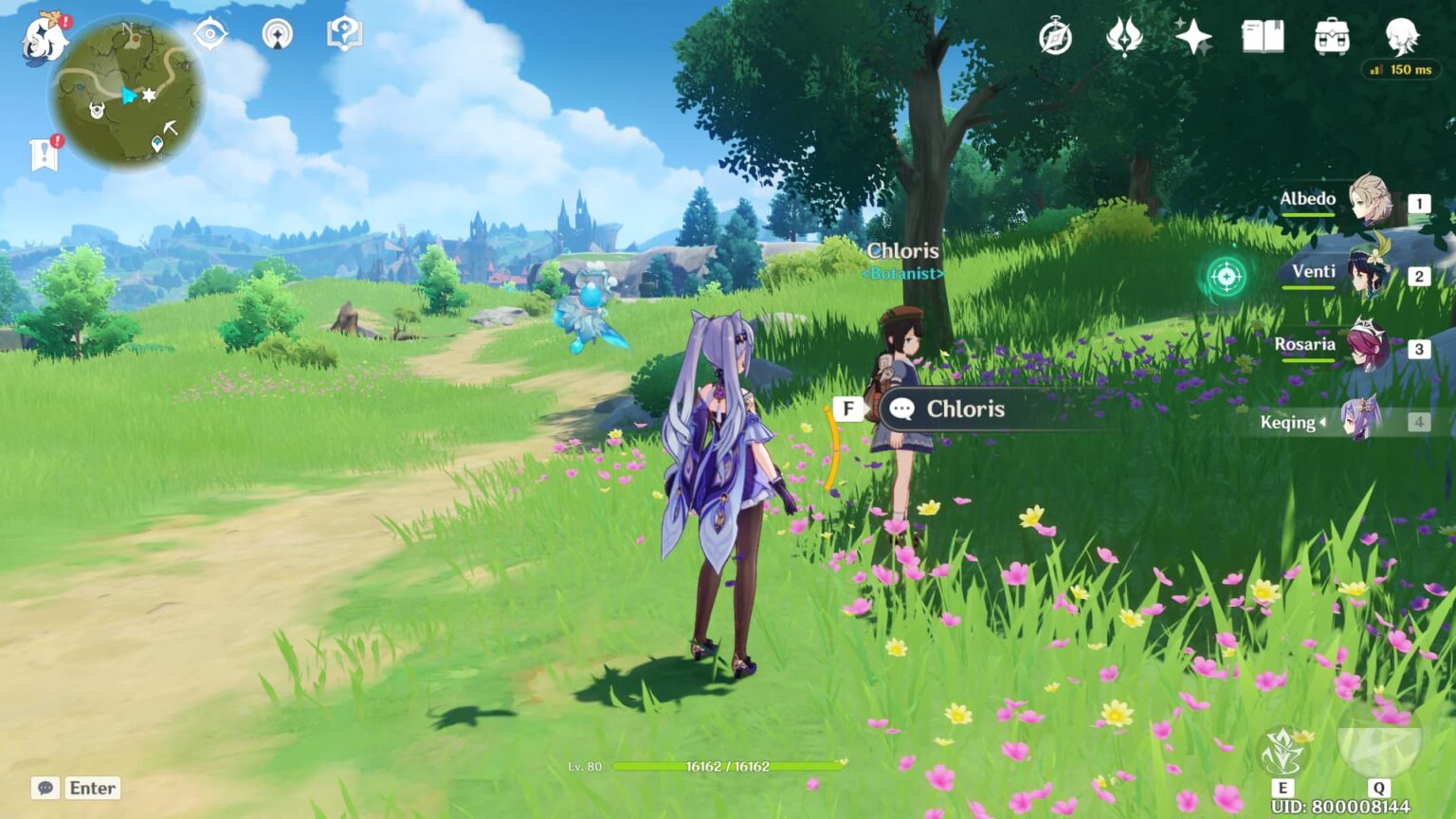This screenshot has height=819, width=1456.
Task: Select Keqing in the party list
Action: (x=1361, y=421)
